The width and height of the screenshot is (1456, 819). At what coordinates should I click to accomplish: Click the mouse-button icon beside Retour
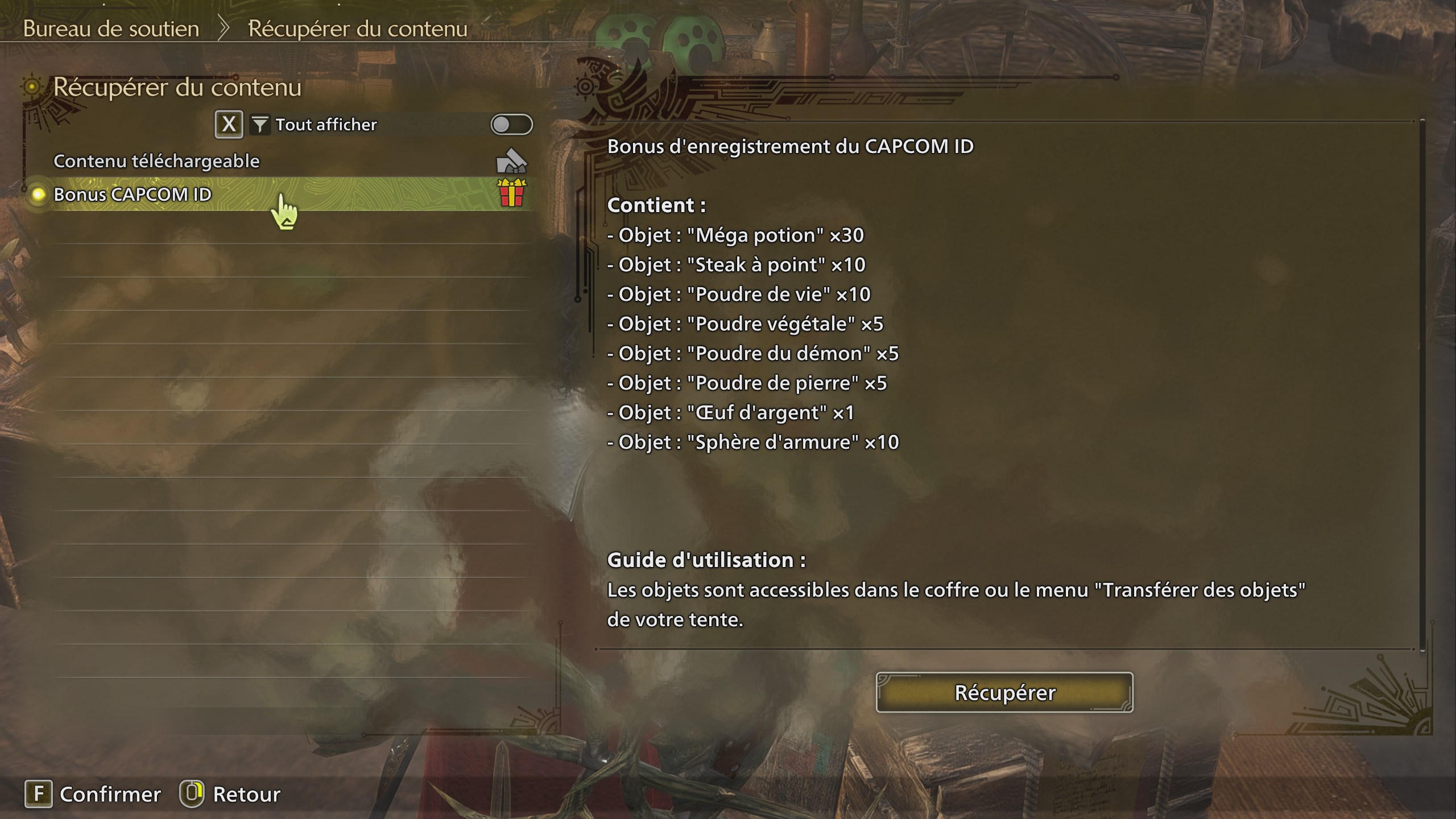[193, 794]
